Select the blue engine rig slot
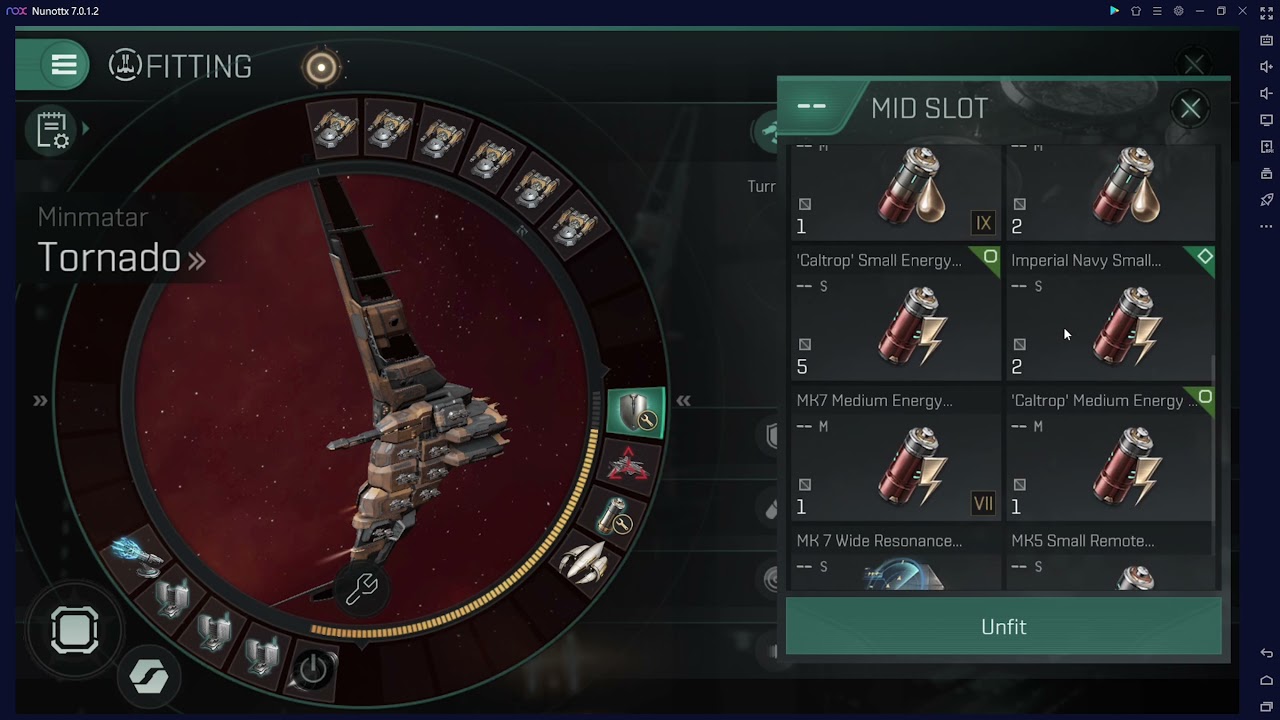1280x720 pixels. click(134, 555)
